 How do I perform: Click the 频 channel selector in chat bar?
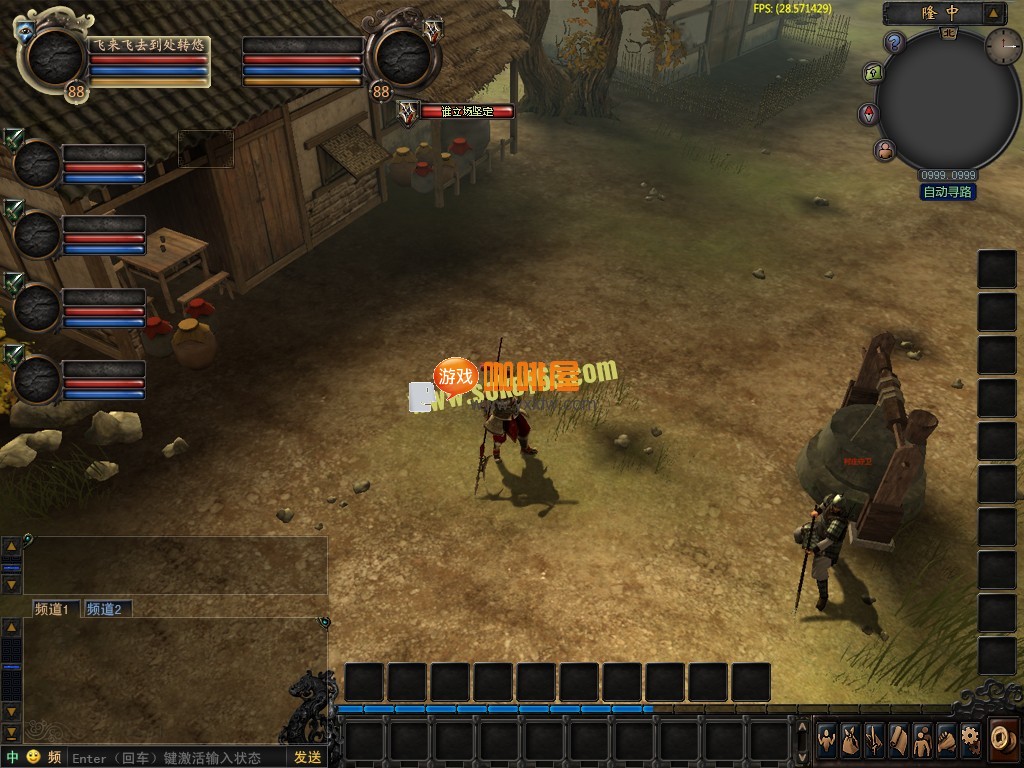pyautogui.click(x=54, y=757)
